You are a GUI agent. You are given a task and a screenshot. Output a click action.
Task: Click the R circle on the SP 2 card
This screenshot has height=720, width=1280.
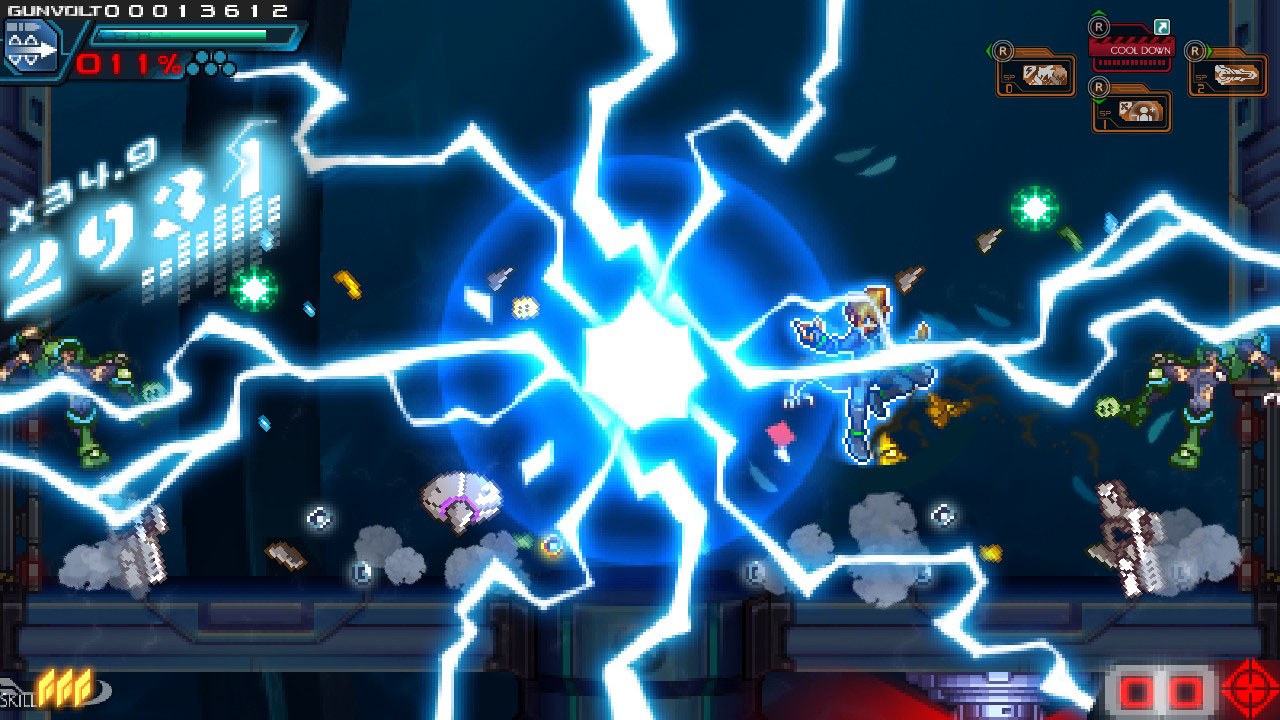click(x=1196, y=51)
